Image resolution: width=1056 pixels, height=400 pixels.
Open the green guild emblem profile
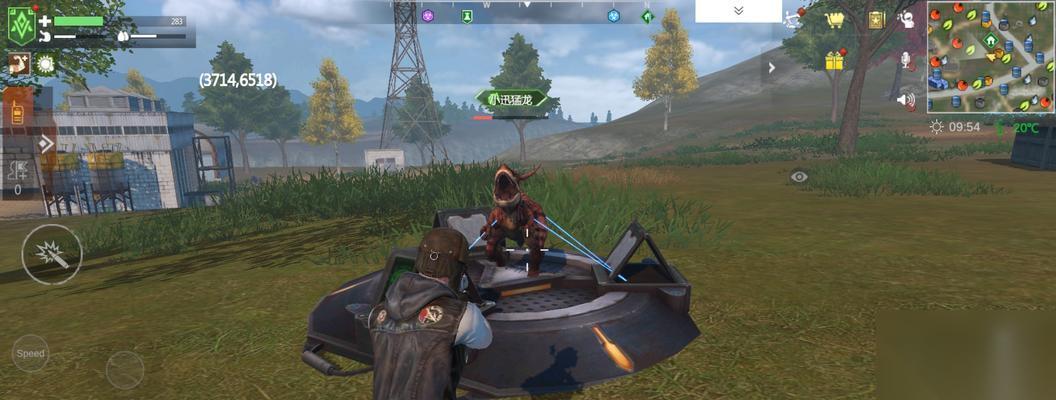22,25
